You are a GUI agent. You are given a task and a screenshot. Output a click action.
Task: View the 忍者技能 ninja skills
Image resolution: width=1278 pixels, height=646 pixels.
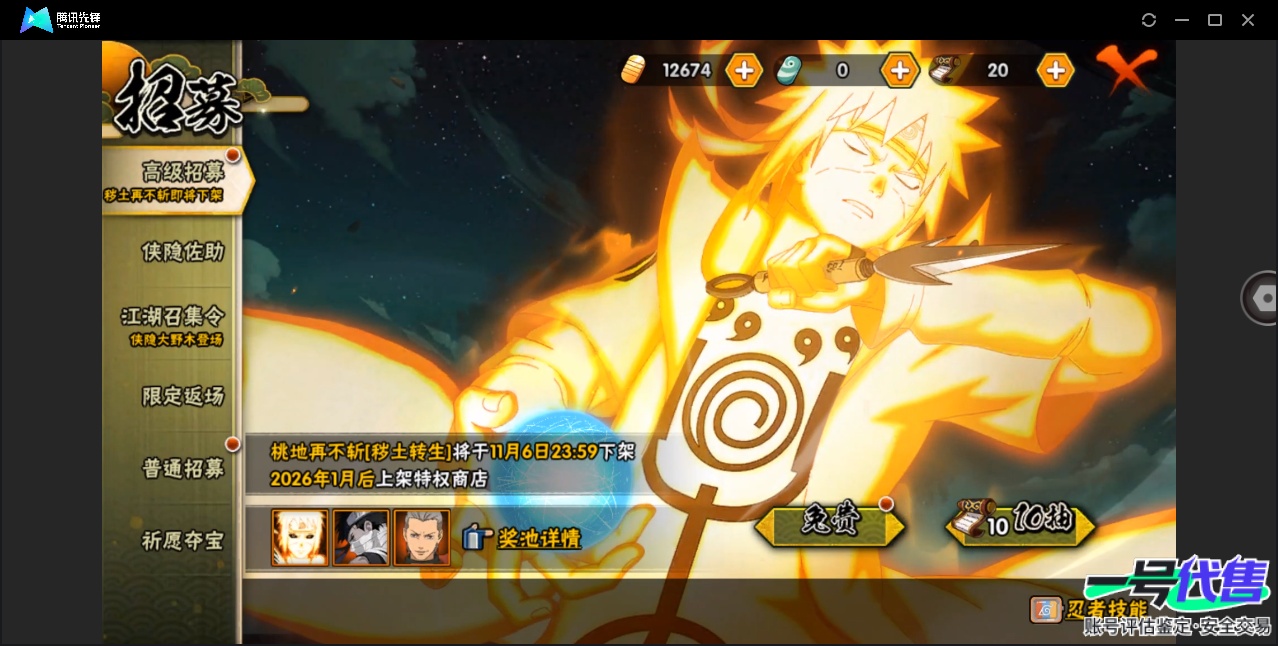1090,609
